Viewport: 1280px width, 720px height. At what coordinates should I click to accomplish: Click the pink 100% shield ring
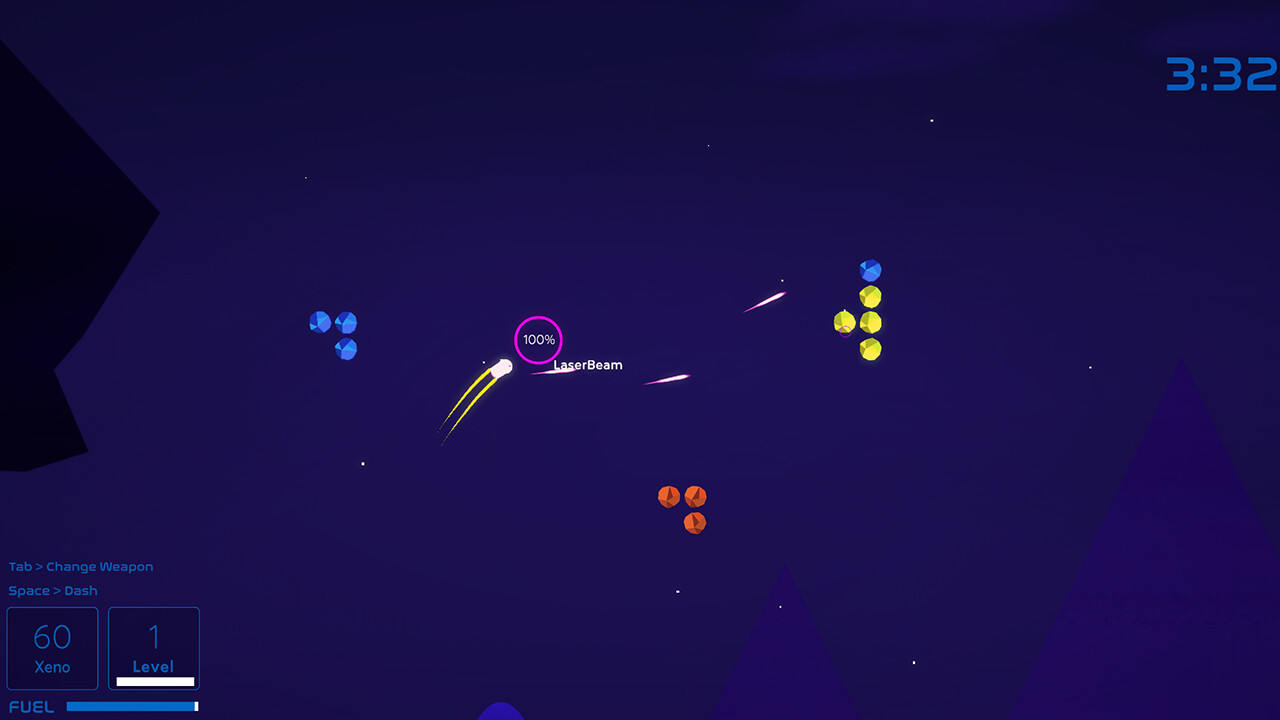(x=538, y=339)
